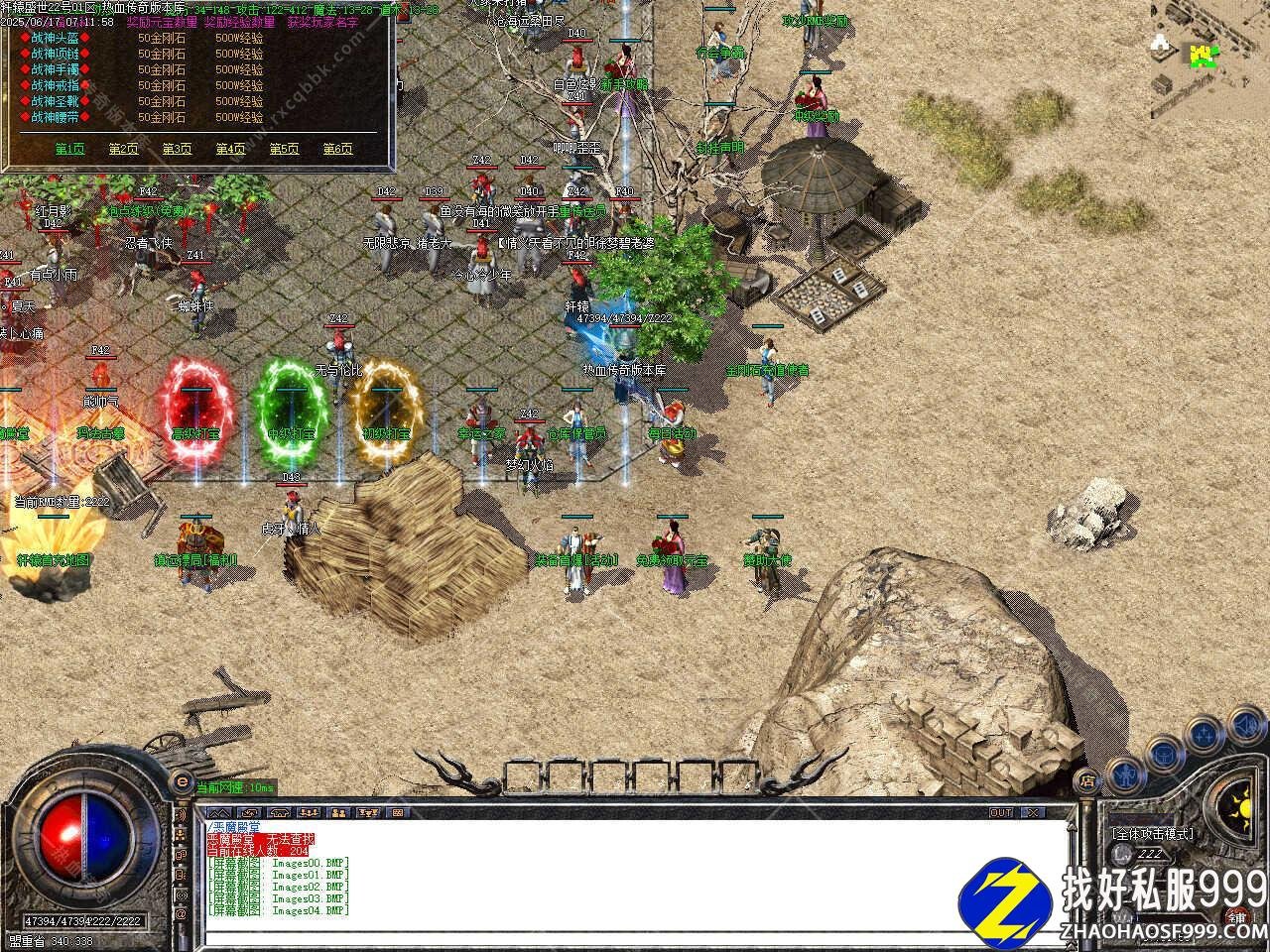Toggle the 全体攻击模式 attack mode label

[1152, 833]
